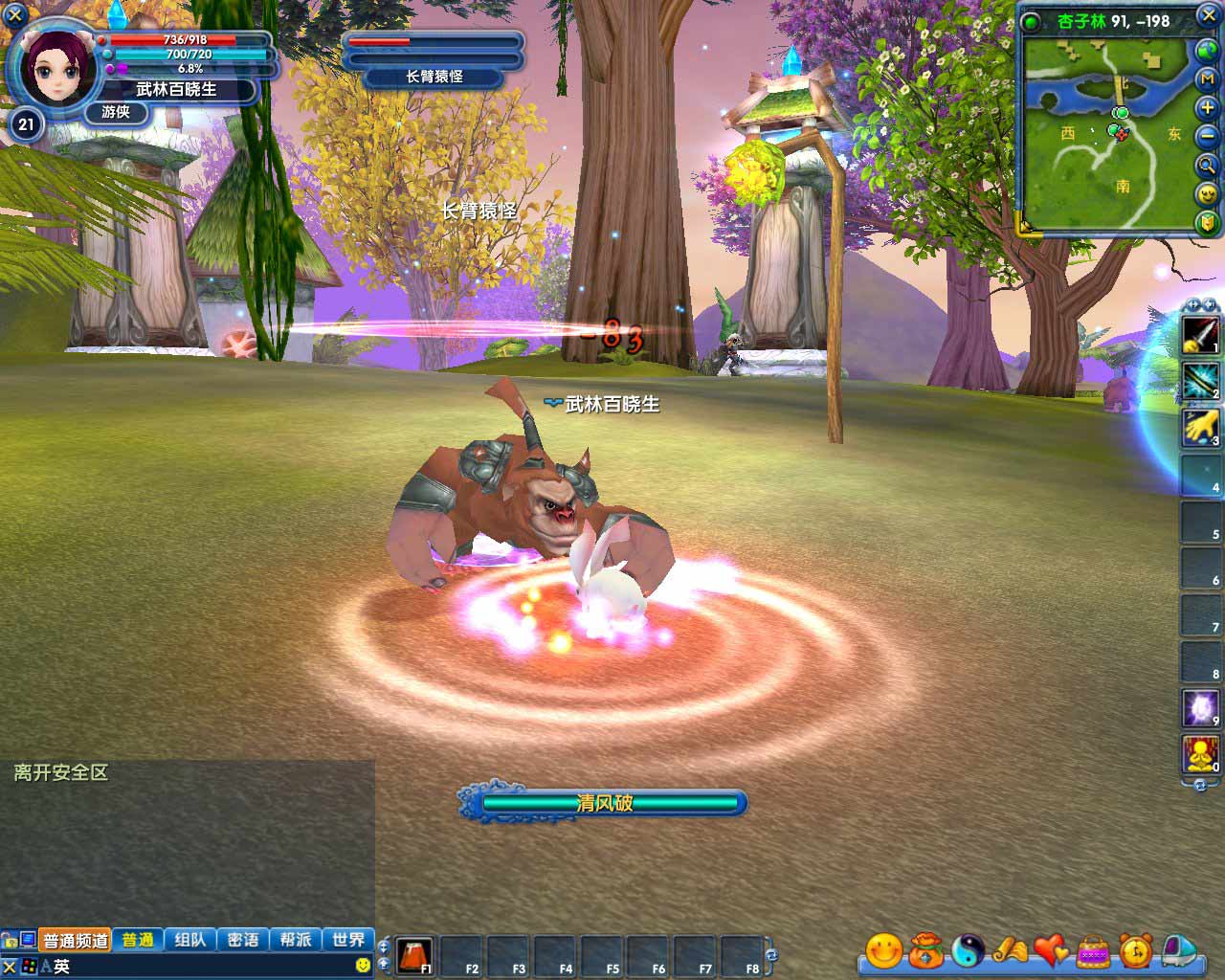Switch to the 组队 chat tab
The height and width of the screenshot is (980, 1225).
point(190,940)
